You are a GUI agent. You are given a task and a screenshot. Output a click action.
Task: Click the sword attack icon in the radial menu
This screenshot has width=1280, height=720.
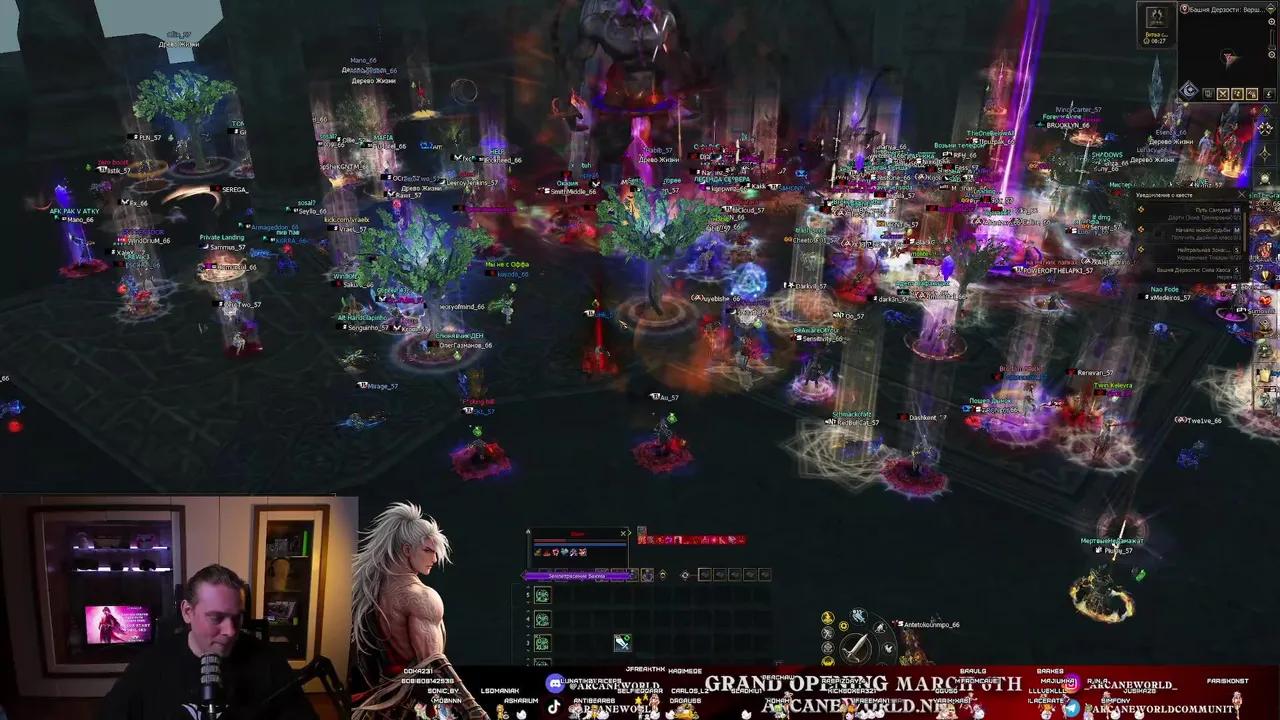(x=854, y=644)
